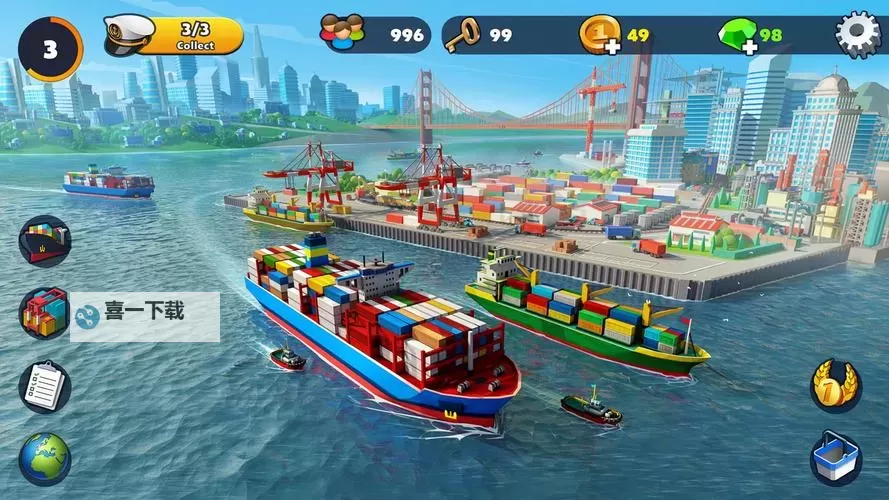
Task: View the gold medal achievements
Action: tap(835, 385)
